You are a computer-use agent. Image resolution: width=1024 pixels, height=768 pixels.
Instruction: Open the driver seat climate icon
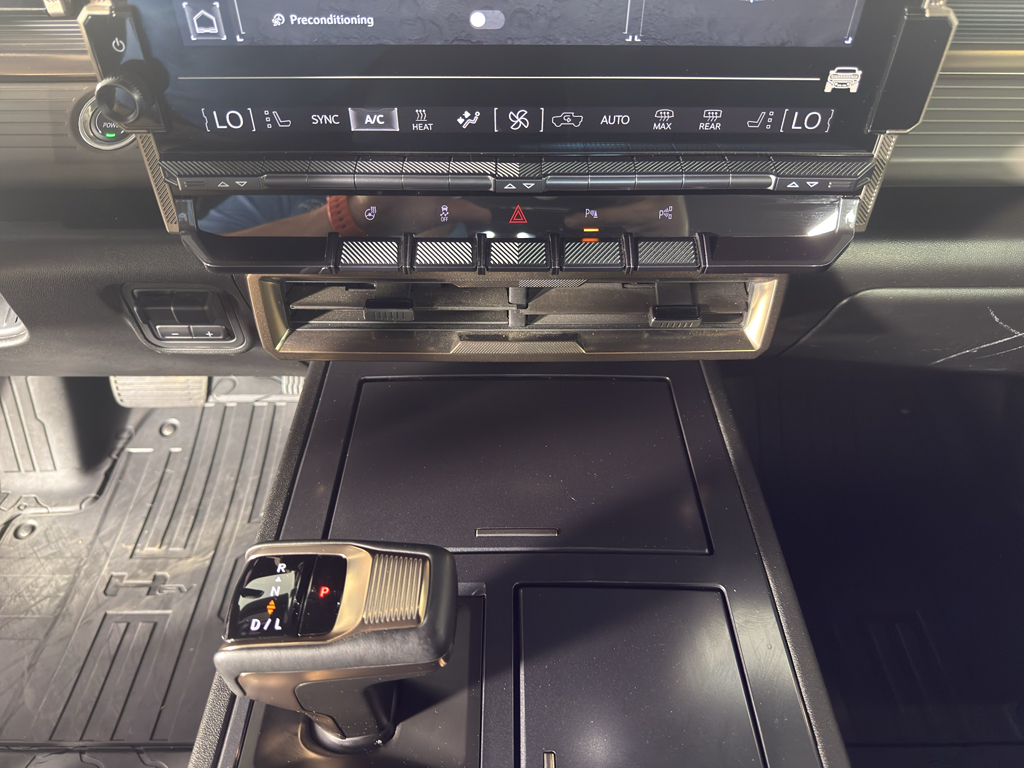pos(277,120)
